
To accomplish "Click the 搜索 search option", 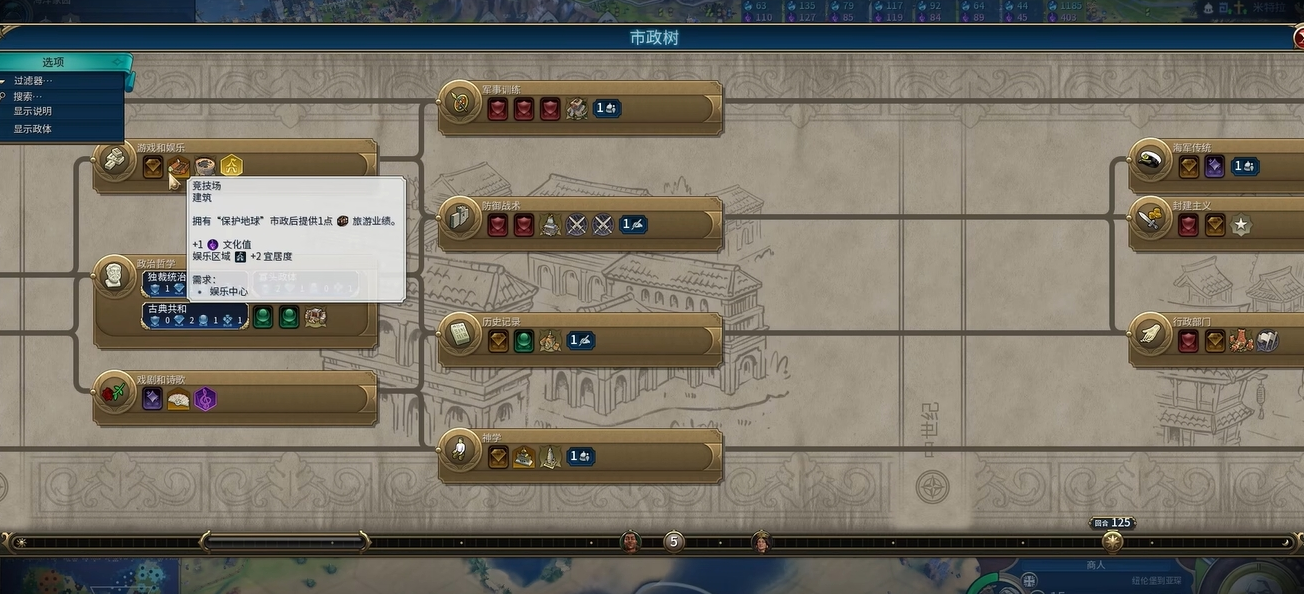I will 28,96.
